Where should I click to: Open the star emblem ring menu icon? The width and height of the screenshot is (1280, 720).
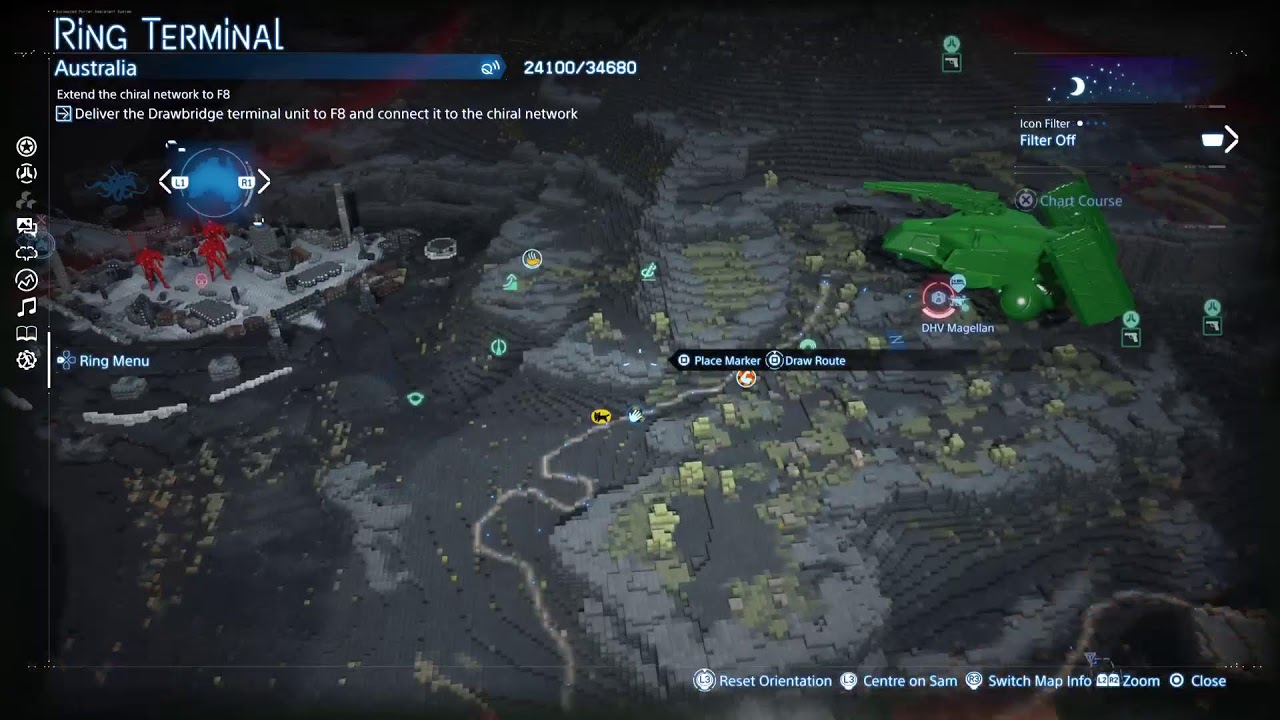point(27,147)
